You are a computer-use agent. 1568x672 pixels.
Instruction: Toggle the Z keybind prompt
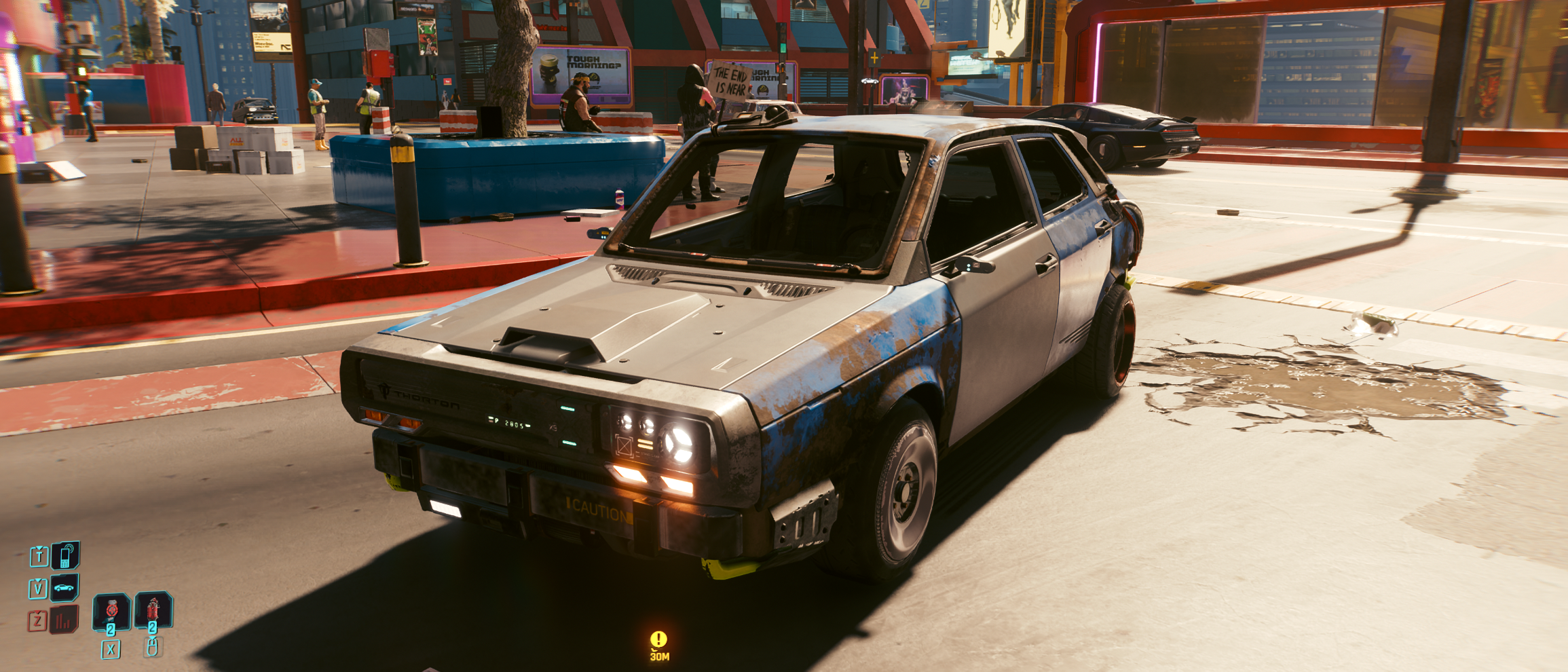37,620
